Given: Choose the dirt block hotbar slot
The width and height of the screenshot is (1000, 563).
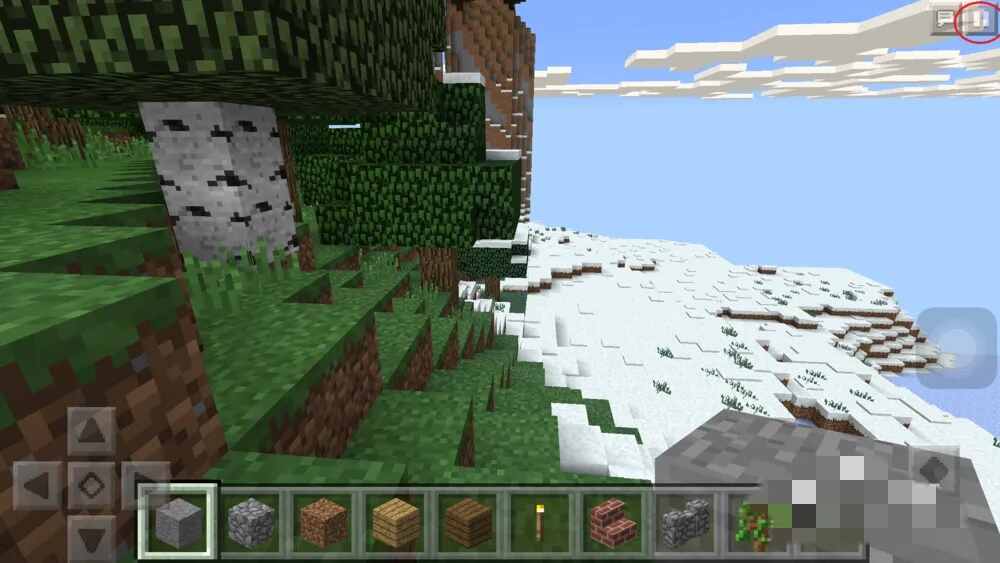Looking at the screenshot, I should pyautogui.click(x=322, y=521).
